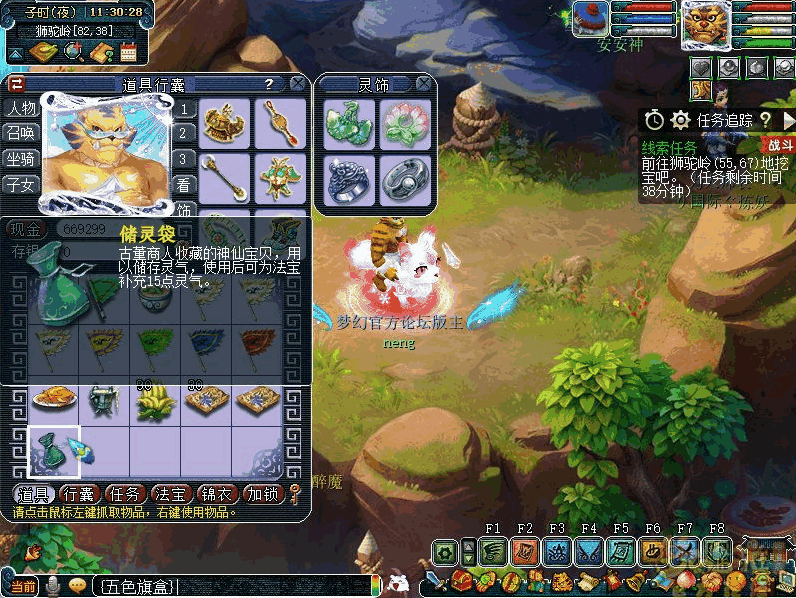Show the 法宝 treasure tab
This screenshot has height=598, width=796.
click(x=172, y=493)
